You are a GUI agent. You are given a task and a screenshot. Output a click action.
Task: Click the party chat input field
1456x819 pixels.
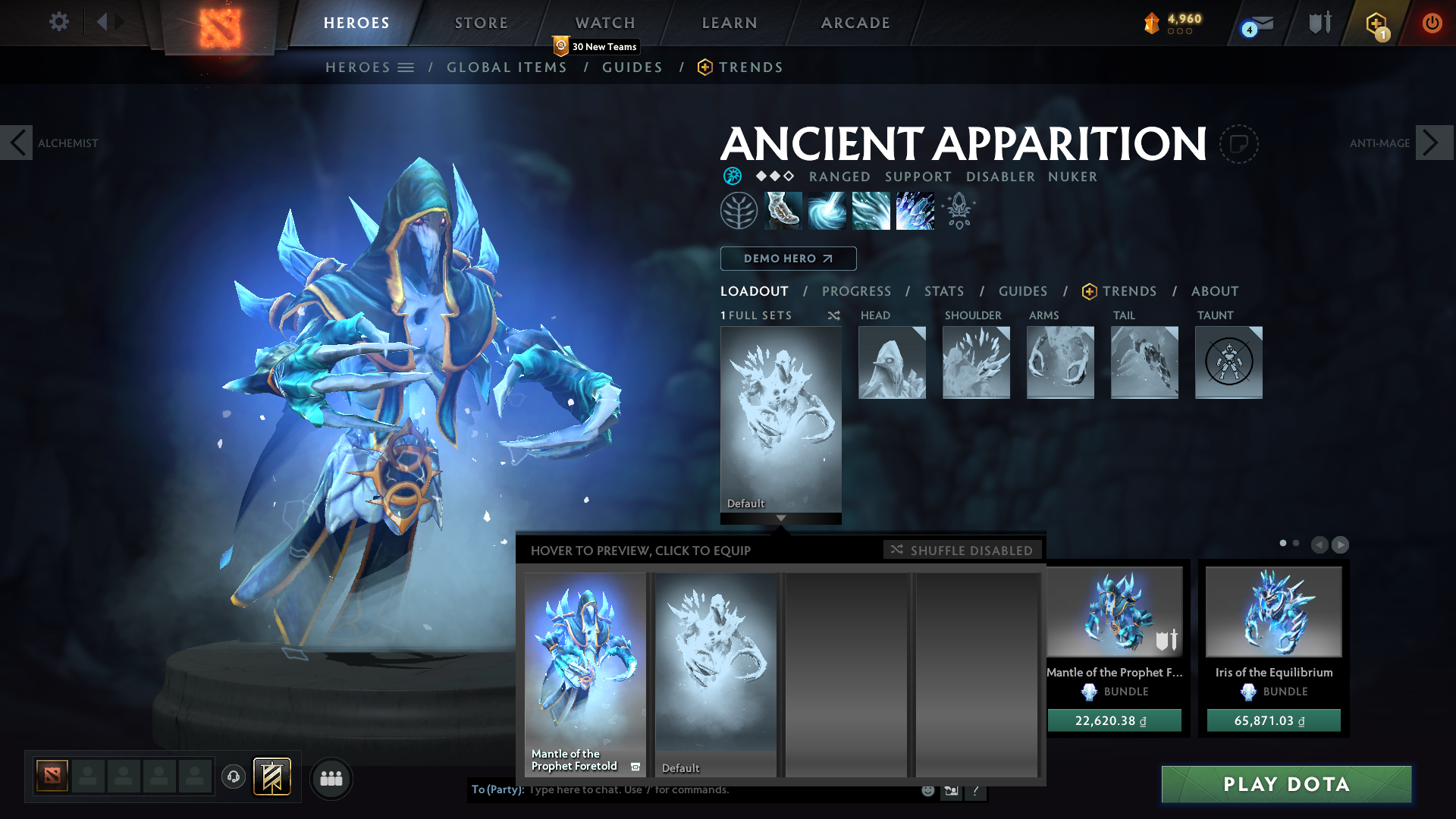645,789
